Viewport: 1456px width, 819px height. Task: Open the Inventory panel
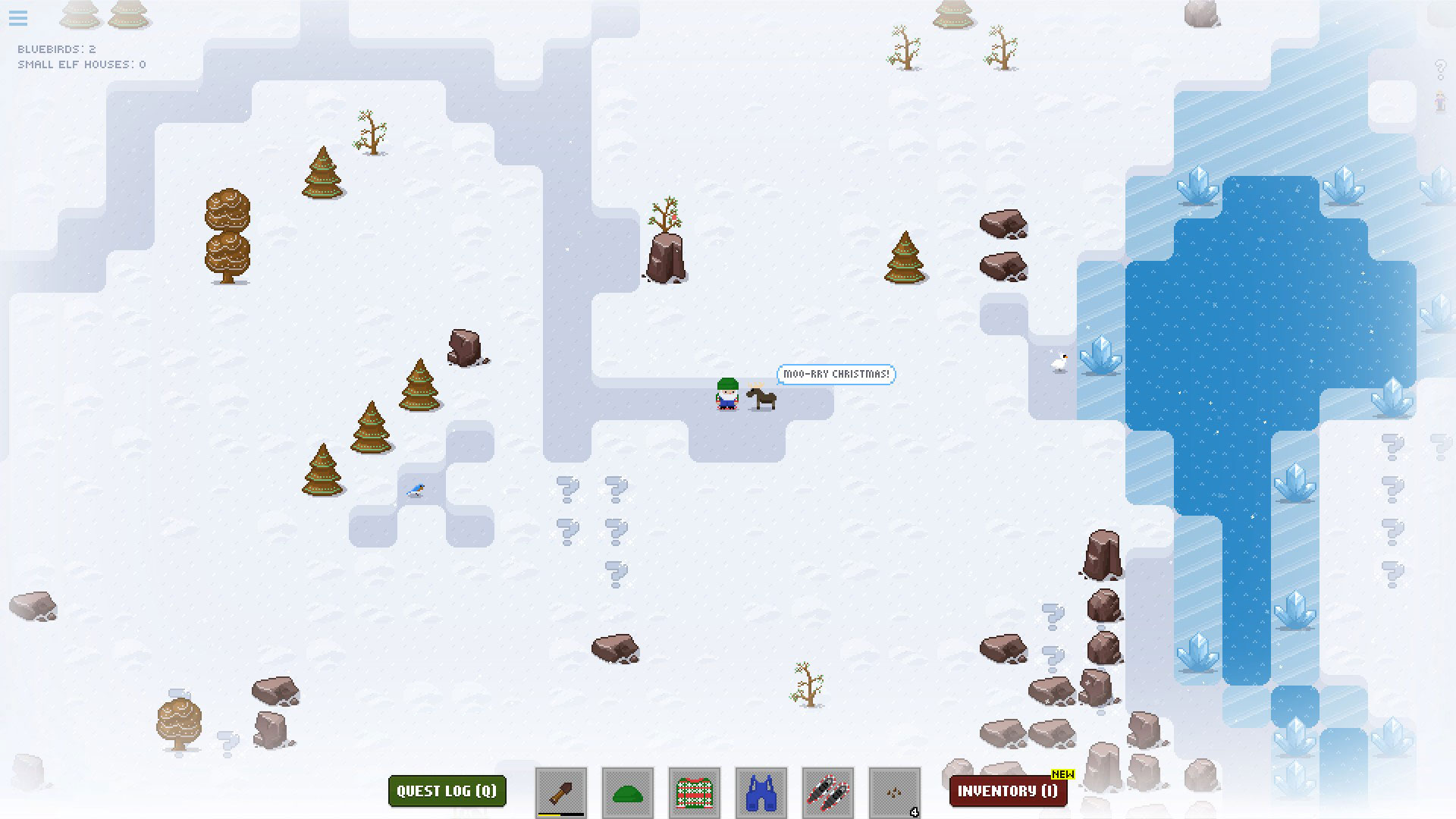point(1008,791)
